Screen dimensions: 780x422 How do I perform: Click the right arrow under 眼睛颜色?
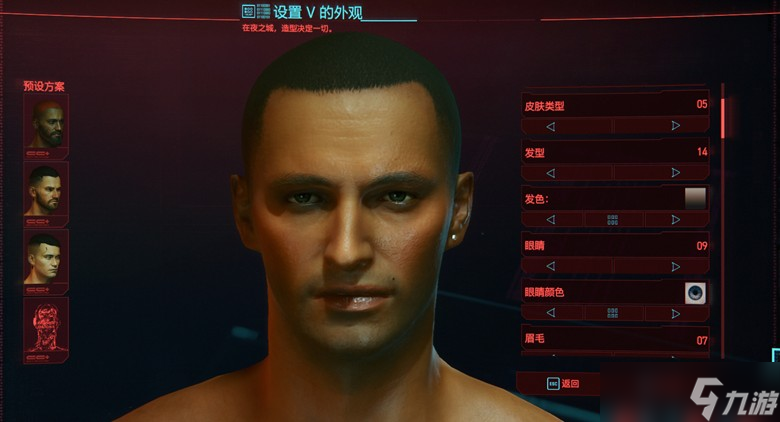[x=676, y=313]
